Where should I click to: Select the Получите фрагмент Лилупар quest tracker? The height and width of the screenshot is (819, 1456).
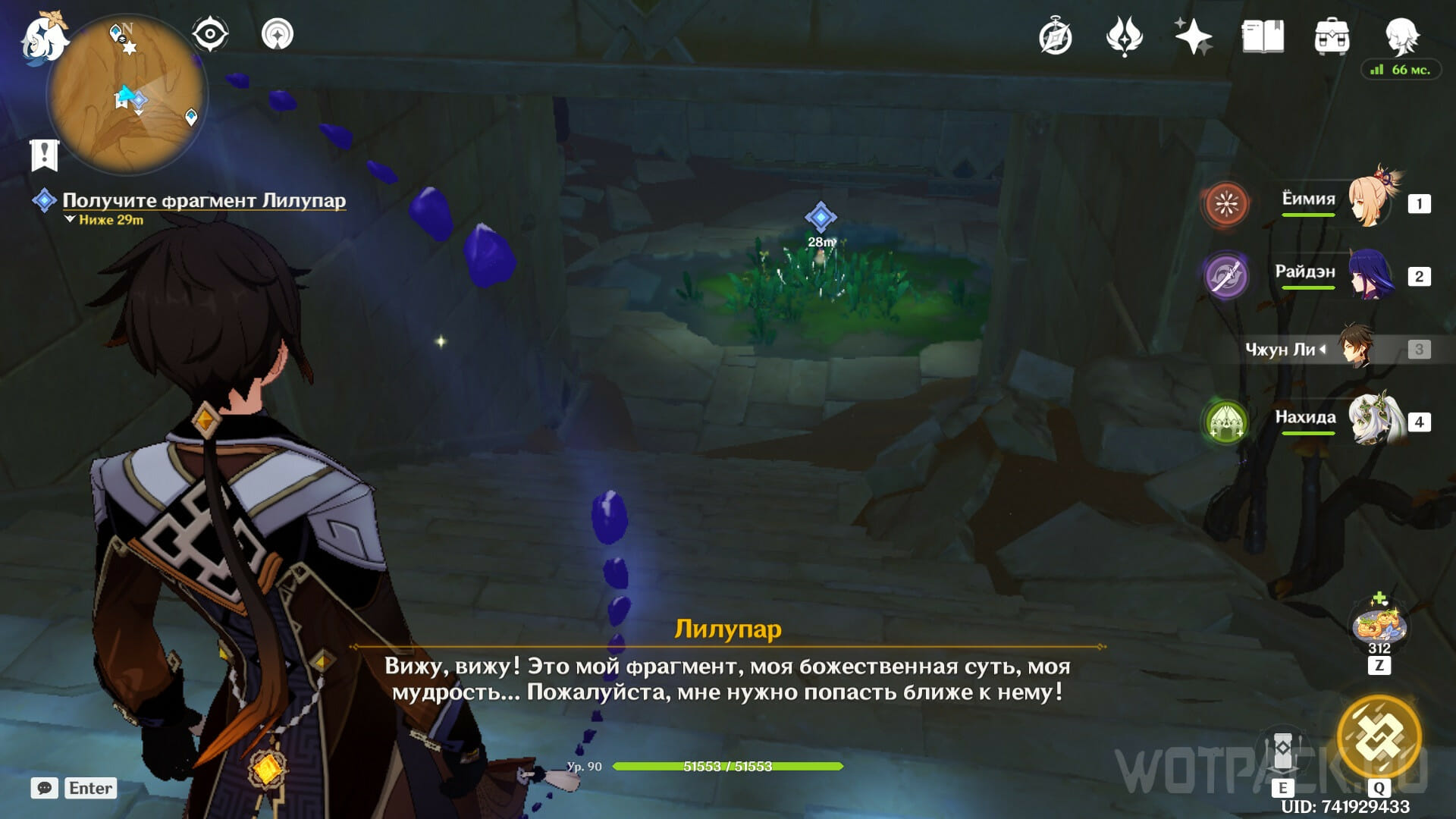(x=203, y=200)
